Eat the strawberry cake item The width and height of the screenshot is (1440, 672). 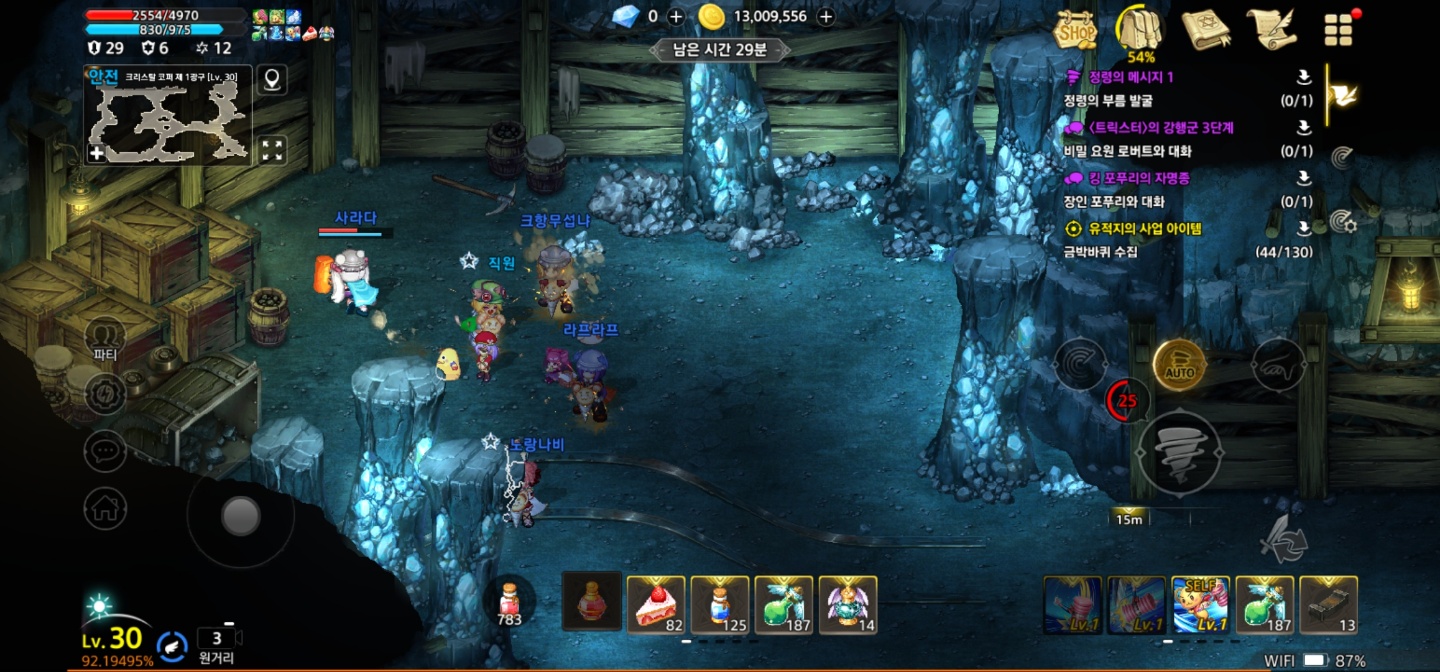[656, 604]
